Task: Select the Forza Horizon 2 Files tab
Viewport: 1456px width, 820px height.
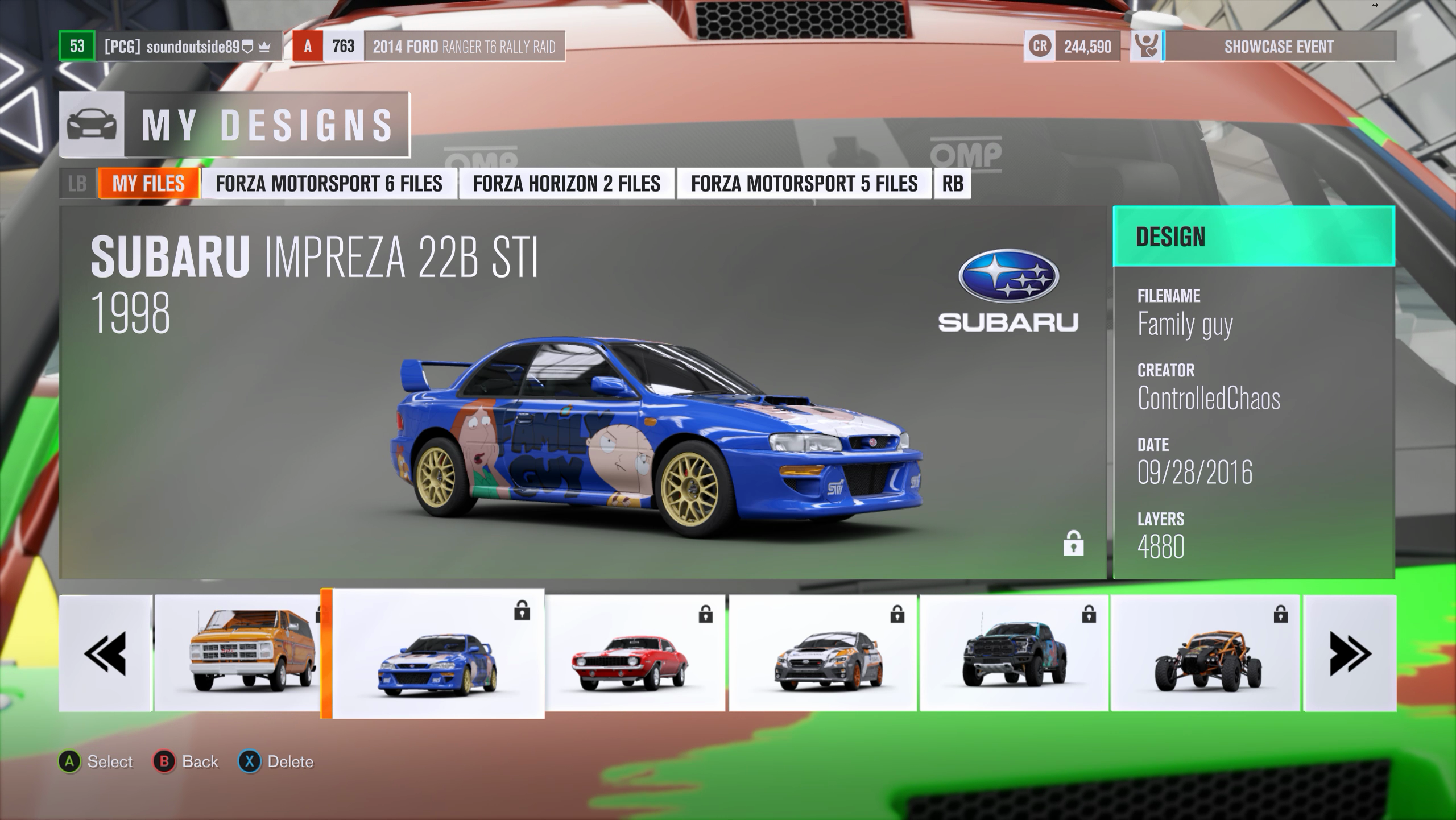Action: click(566, 184)
